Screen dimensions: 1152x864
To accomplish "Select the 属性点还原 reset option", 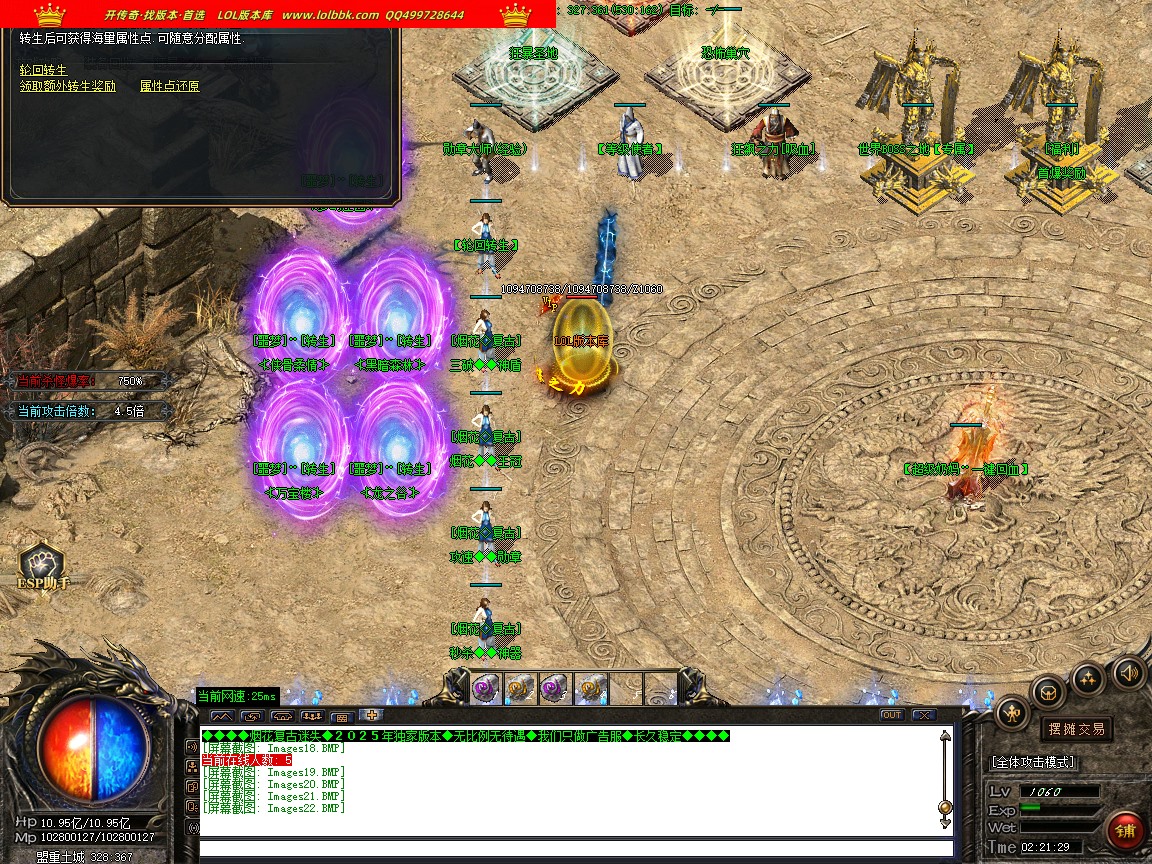I will [169, 87].
